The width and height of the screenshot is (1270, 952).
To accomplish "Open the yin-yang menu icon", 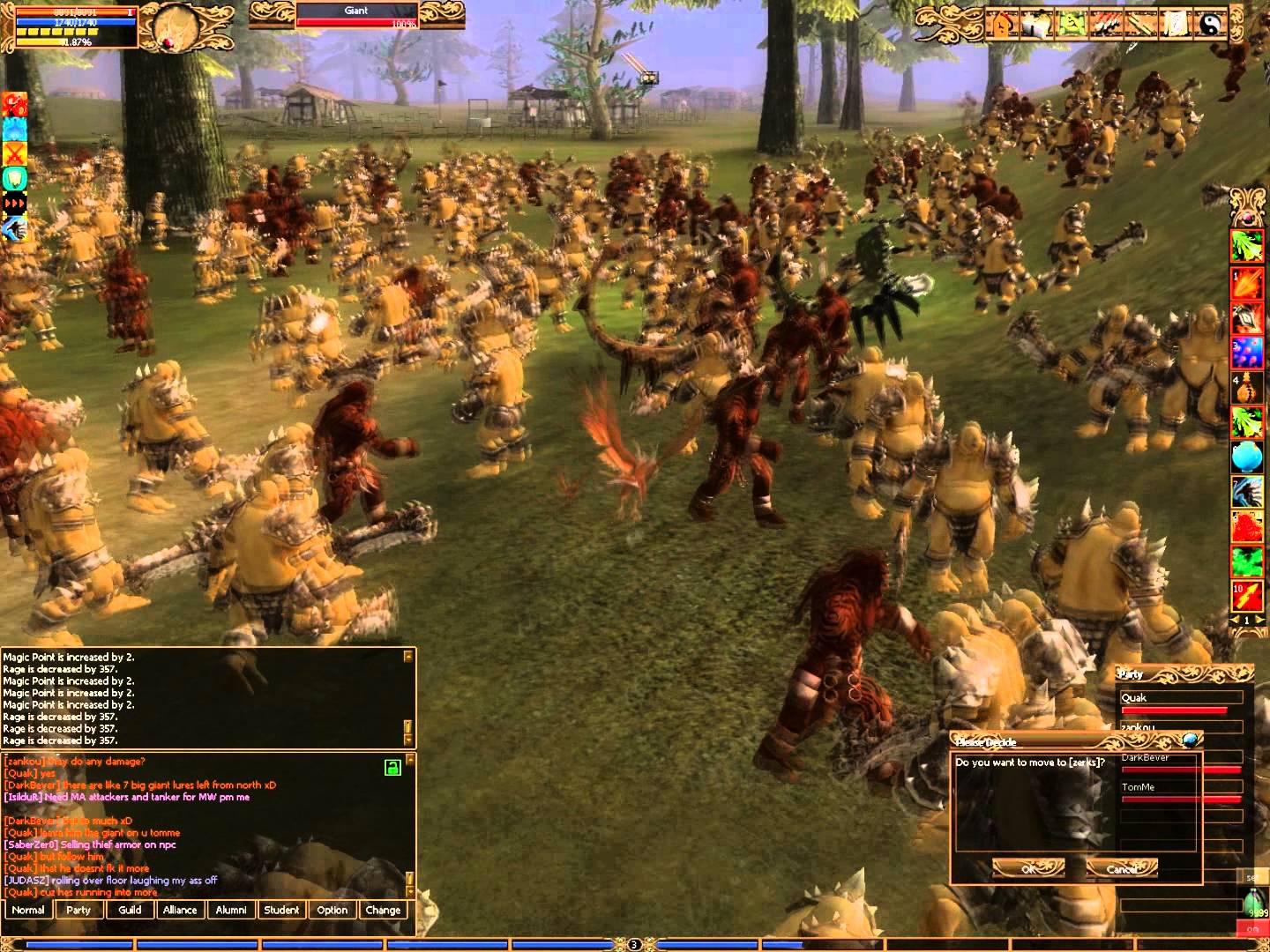I will point(1212,25).
